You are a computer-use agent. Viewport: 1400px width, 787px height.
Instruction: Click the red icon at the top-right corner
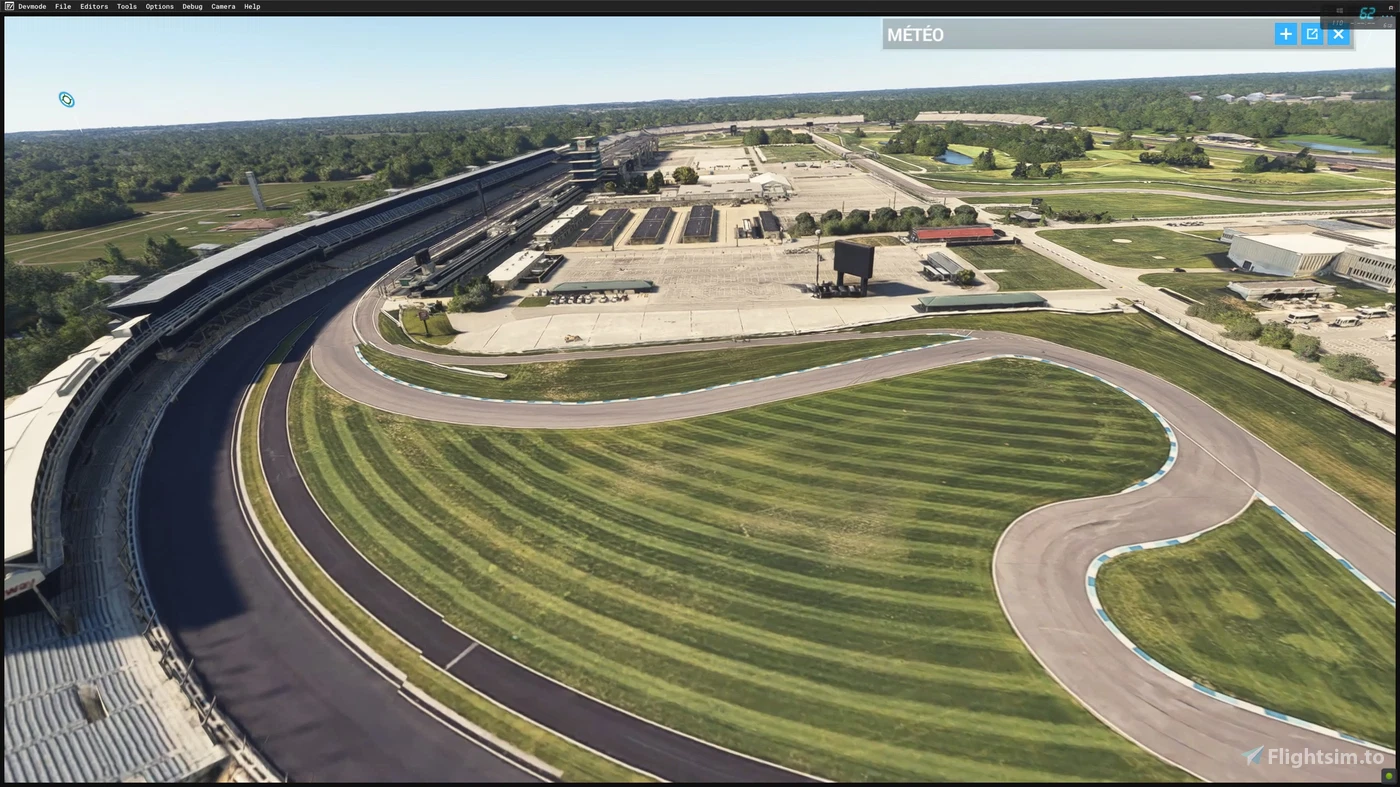point(1389,6)
